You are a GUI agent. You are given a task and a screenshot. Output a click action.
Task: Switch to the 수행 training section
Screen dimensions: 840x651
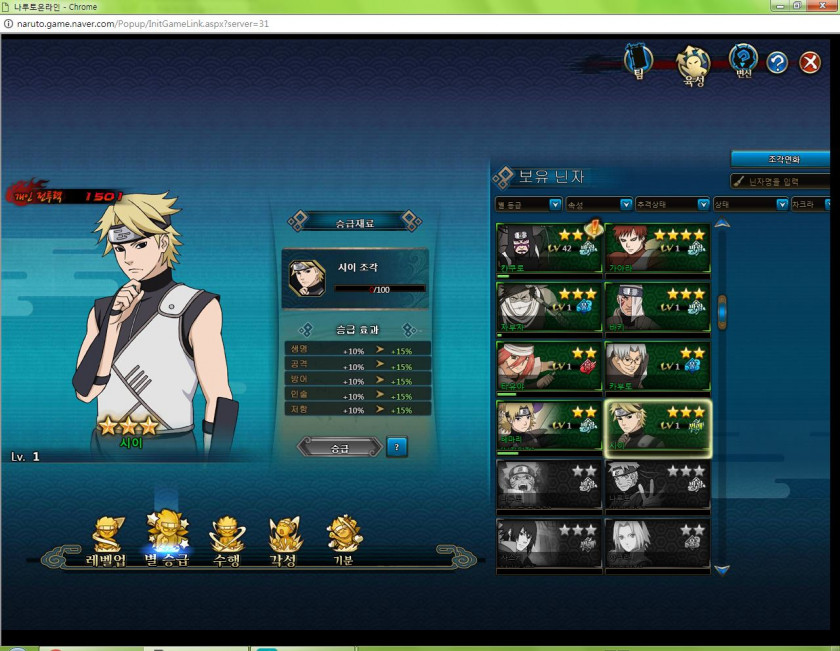[x=228, y=541]
